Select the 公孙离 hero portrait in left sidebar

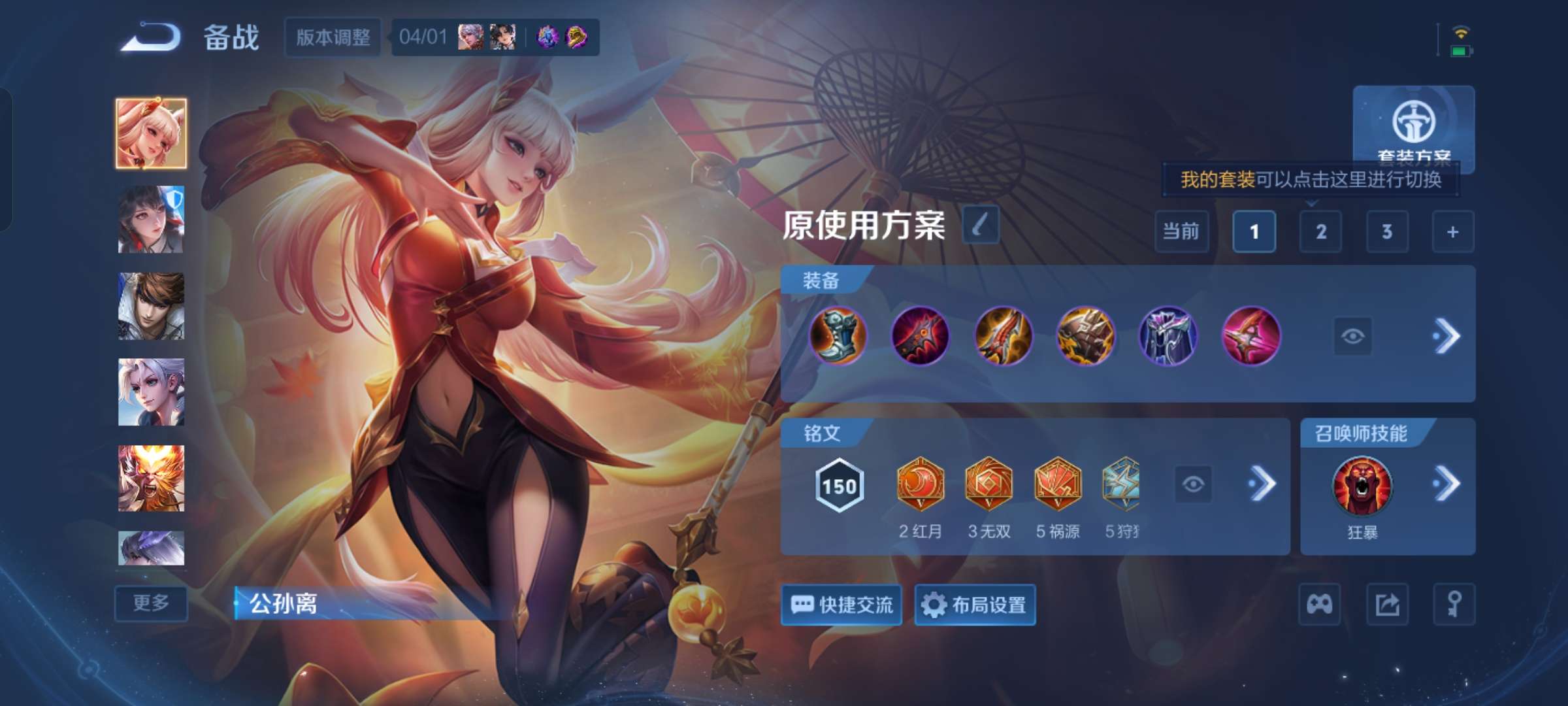tap(152, 133)
